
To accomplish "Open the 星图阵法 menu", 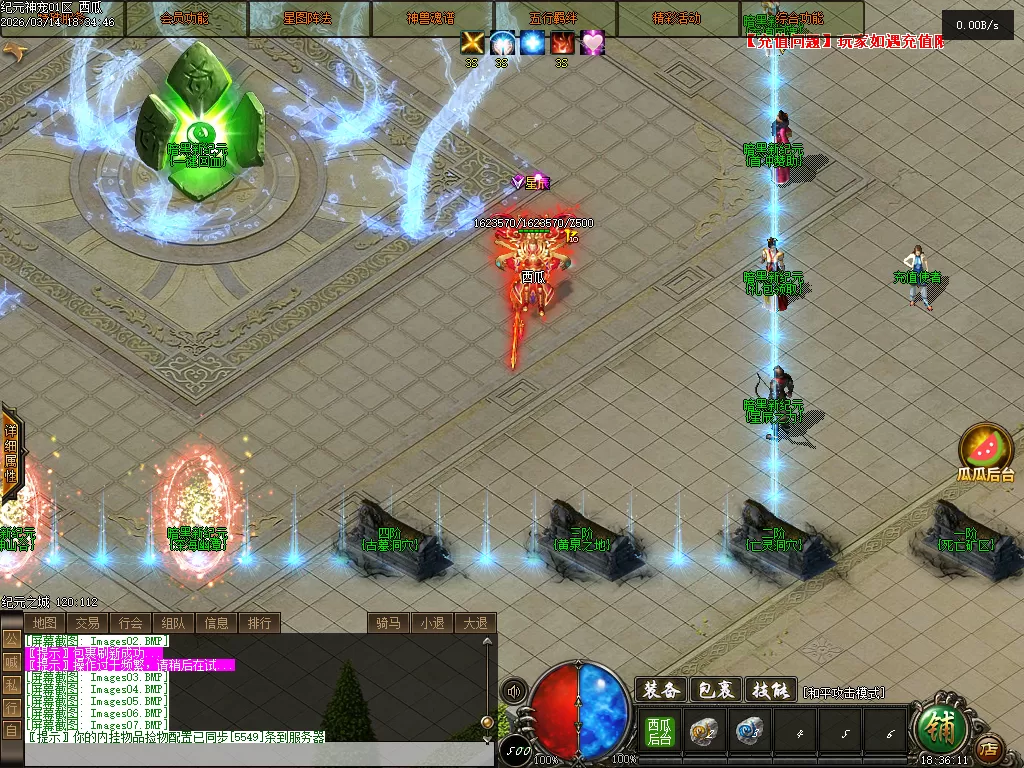I will coord(309,18).
